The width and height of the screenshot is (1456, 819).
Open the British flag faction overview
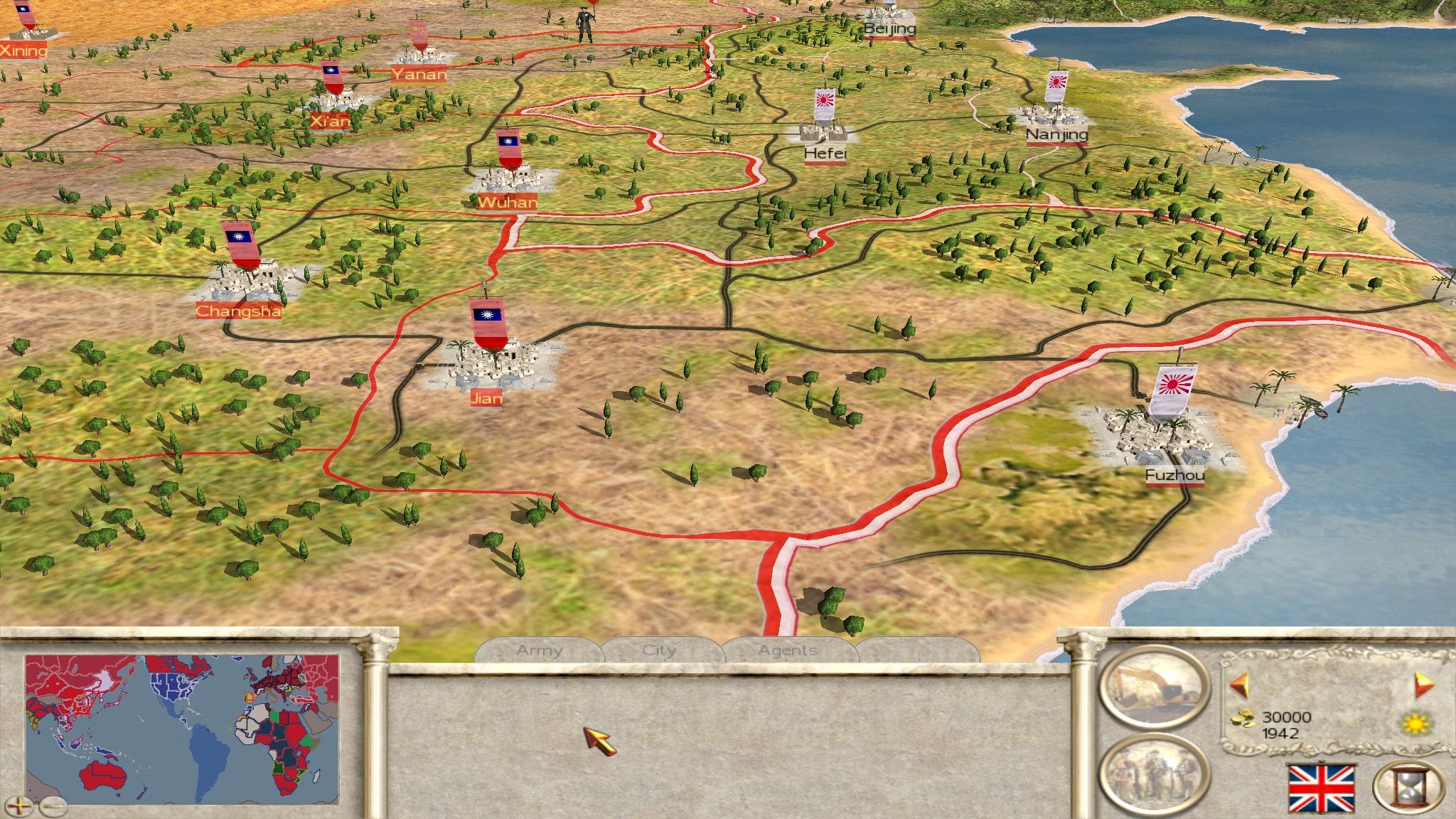[1322, 788]
